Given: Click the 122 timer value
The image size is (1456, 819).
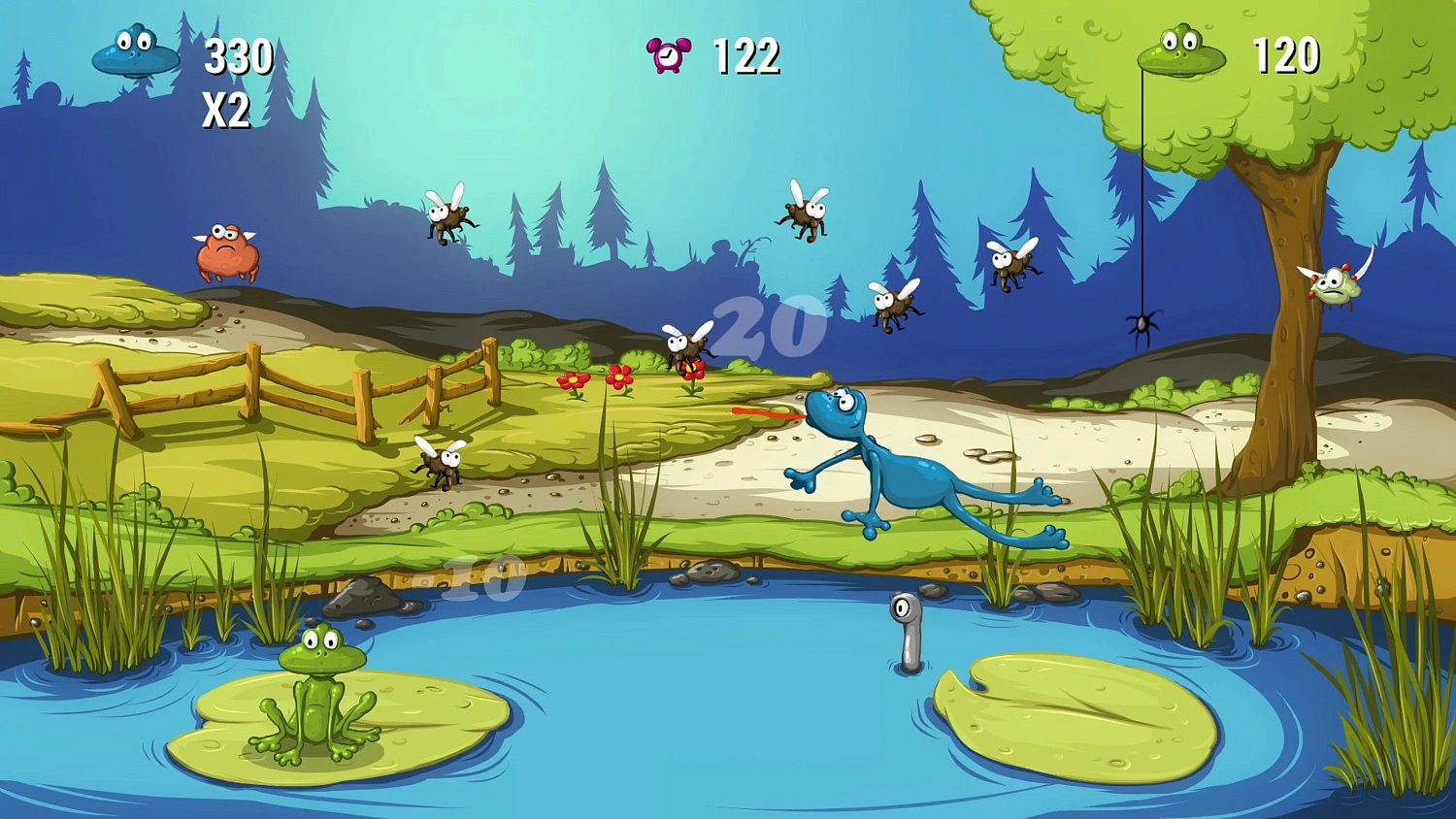Looking at the screenshot, I should coord(745,56).
